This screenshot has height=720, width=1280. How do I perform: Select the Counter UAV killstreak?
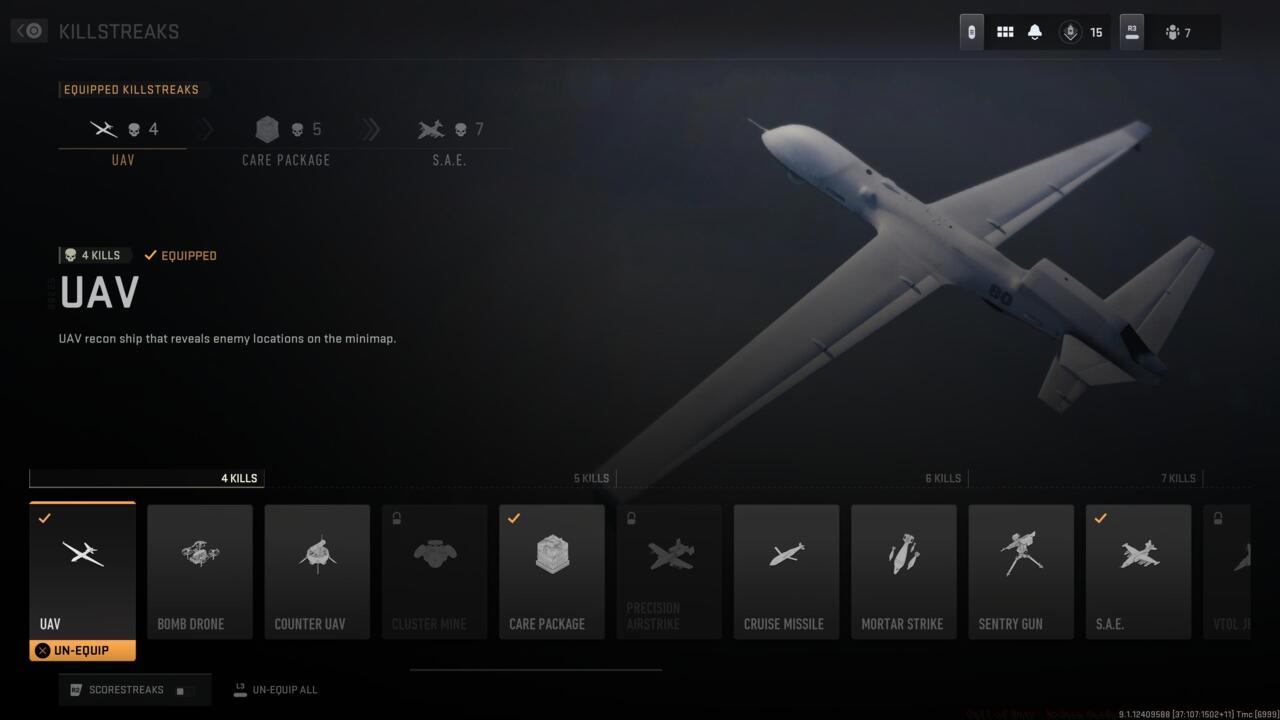(317, 570)
